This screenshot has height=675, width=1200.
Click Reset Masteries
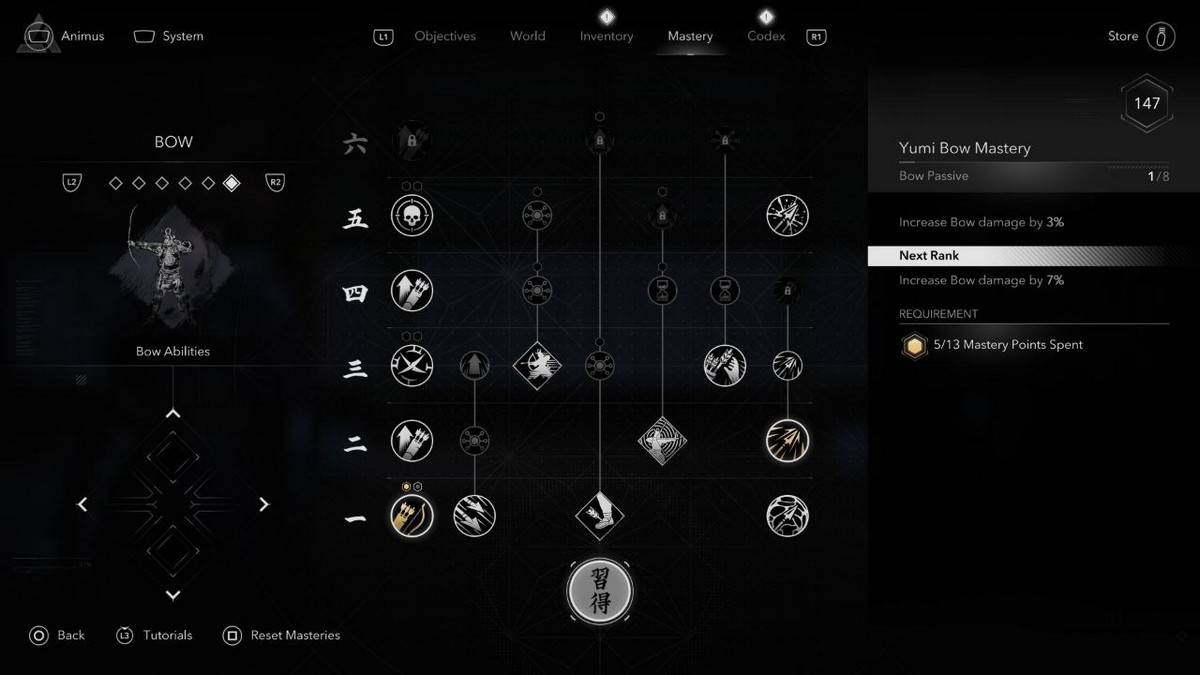click(295, 635)
